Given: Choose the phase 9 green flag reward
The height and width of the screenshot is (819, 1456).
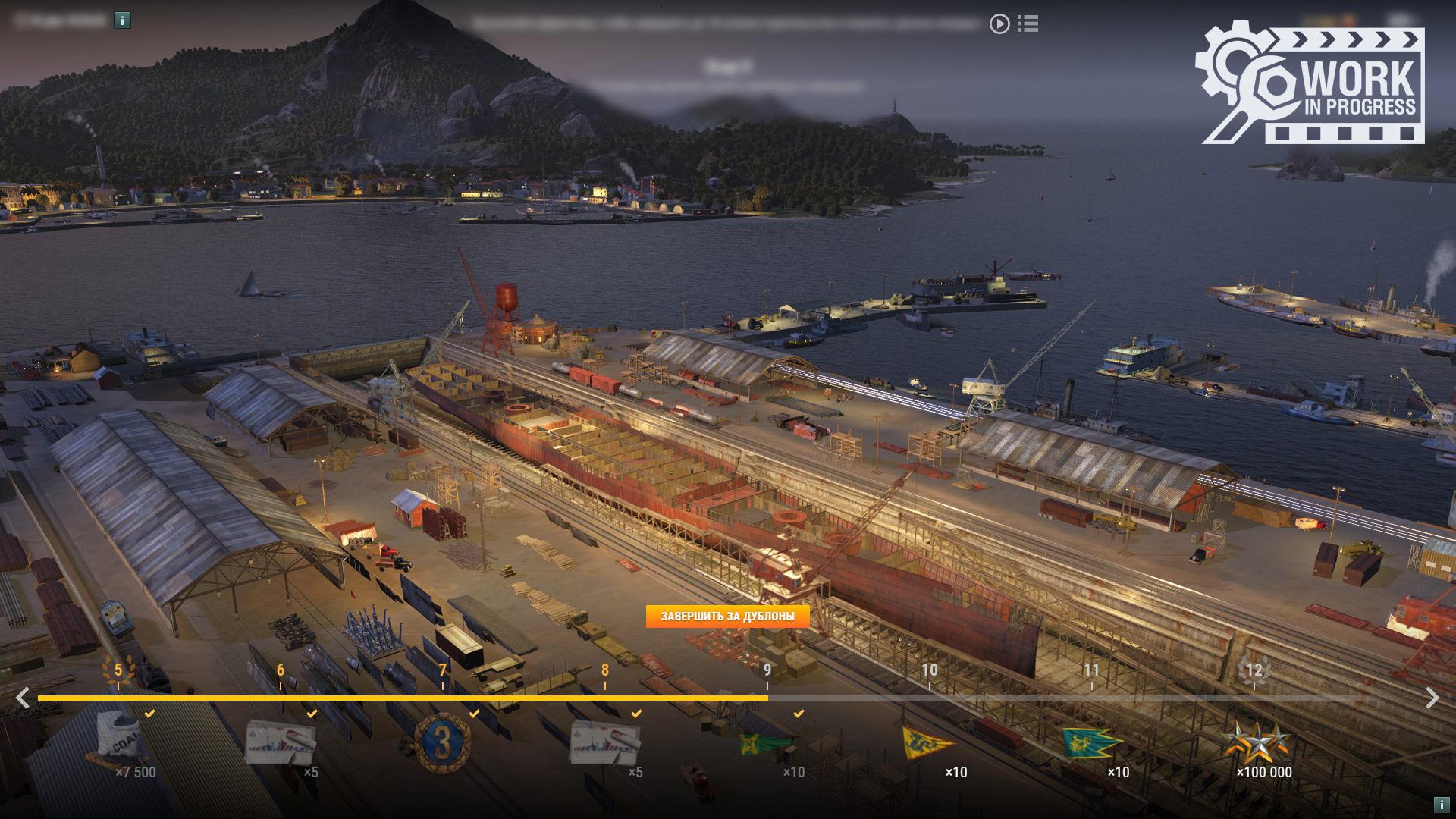Looking at the screenshot, I should [767, 743].
